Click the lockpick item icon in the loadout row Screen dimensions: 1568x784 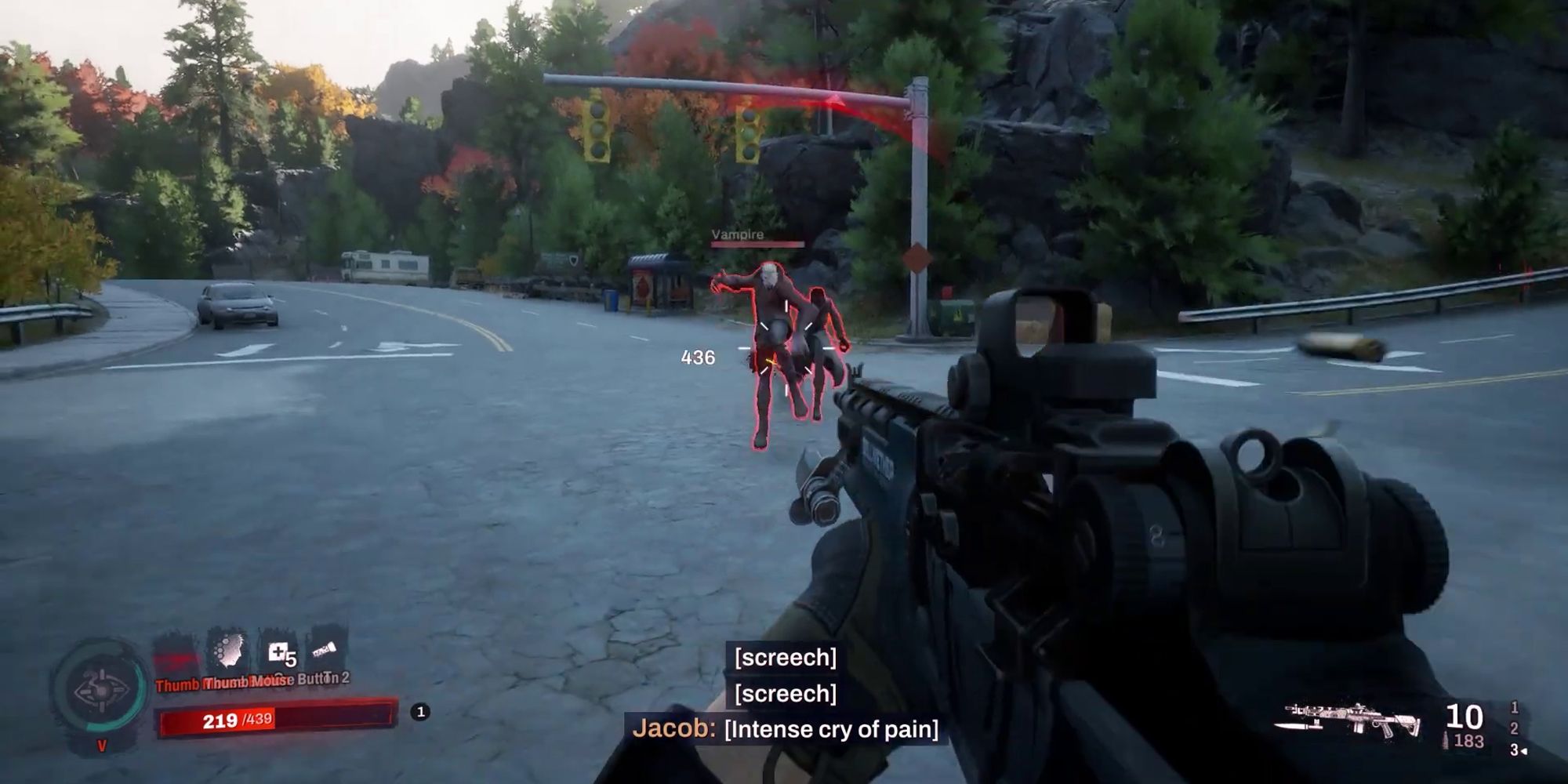click(x=325, y=651)
